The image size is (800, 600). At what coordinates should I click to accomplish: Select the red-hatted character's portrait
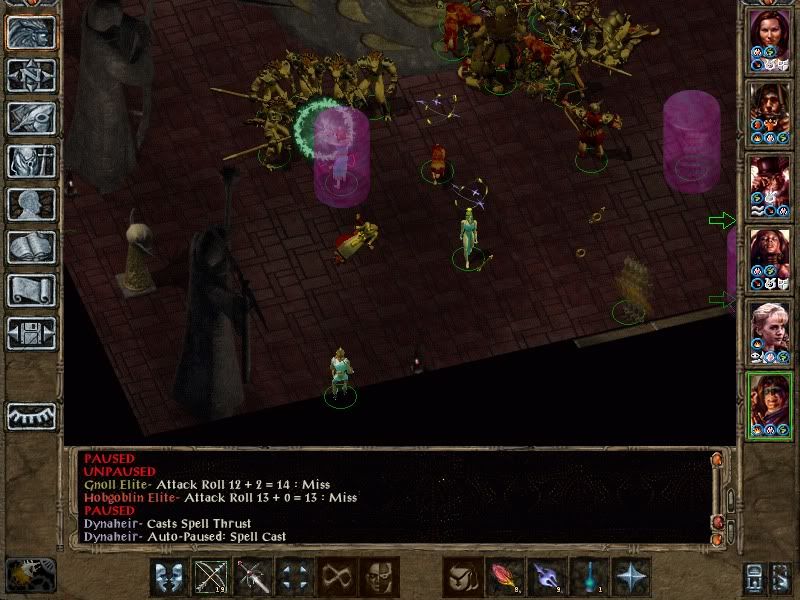point(768,180)
